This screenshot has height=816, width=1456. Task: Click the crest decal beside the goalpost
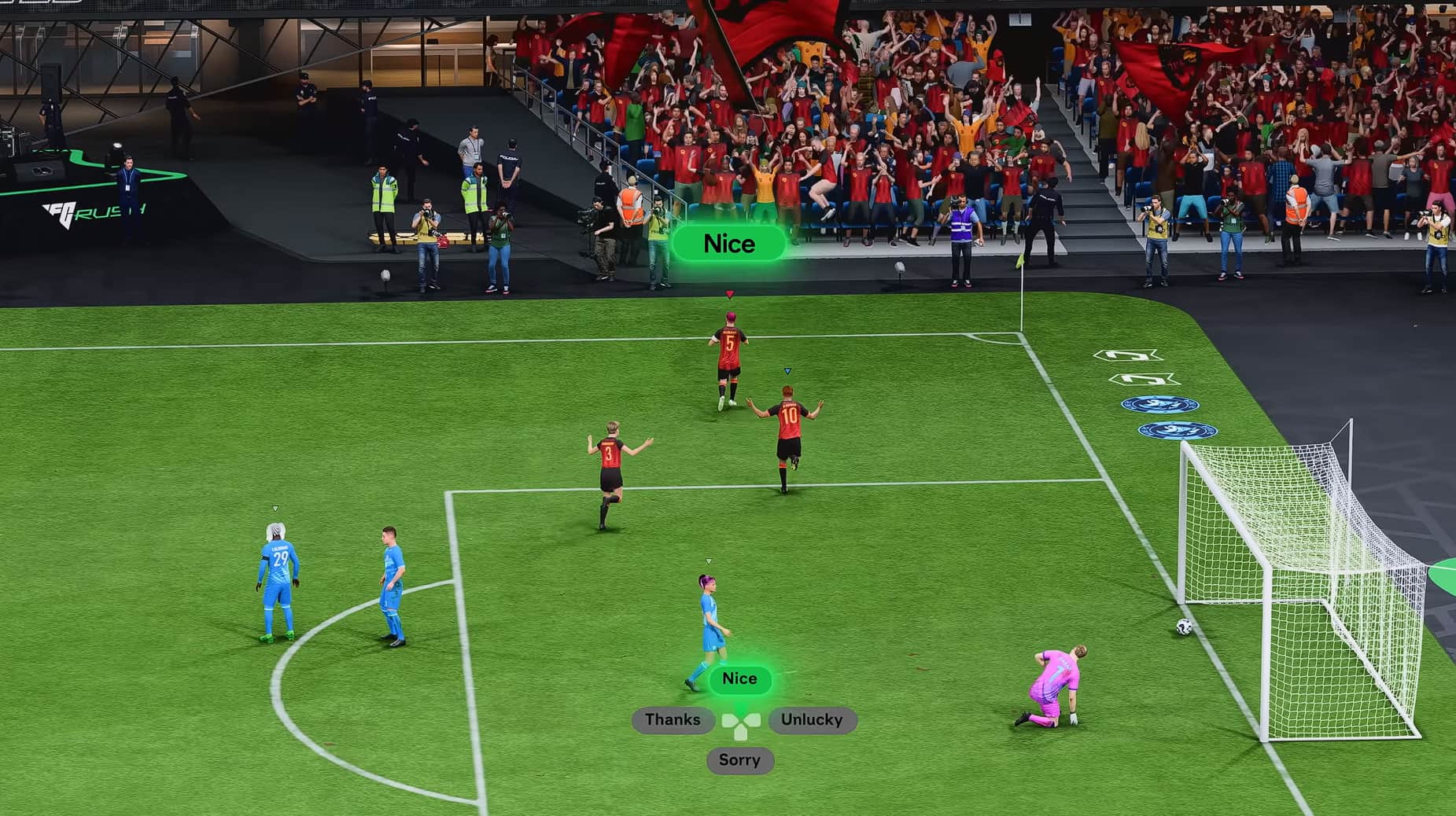click(1178, 431)
